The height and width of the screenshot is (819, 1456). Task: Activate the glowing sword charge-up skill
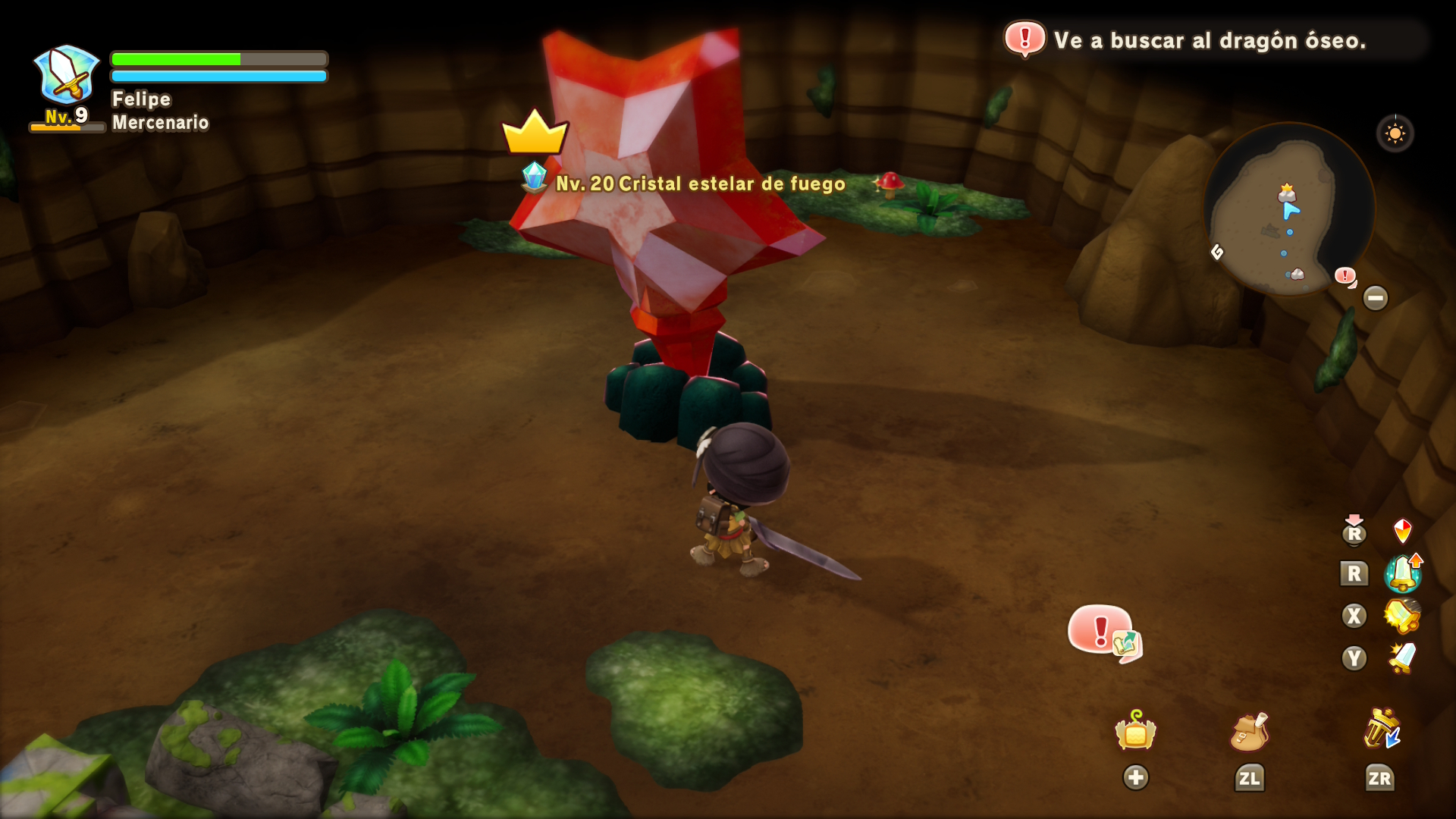click(1402, 573)
